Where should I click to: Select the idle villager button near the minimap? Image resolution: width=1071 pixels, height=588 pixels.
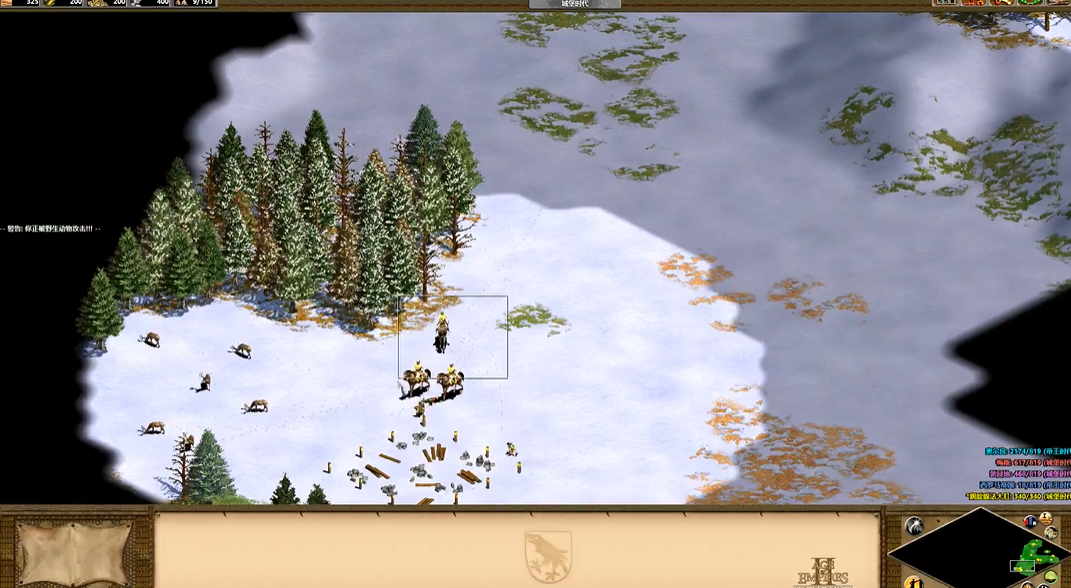point(914,582)
